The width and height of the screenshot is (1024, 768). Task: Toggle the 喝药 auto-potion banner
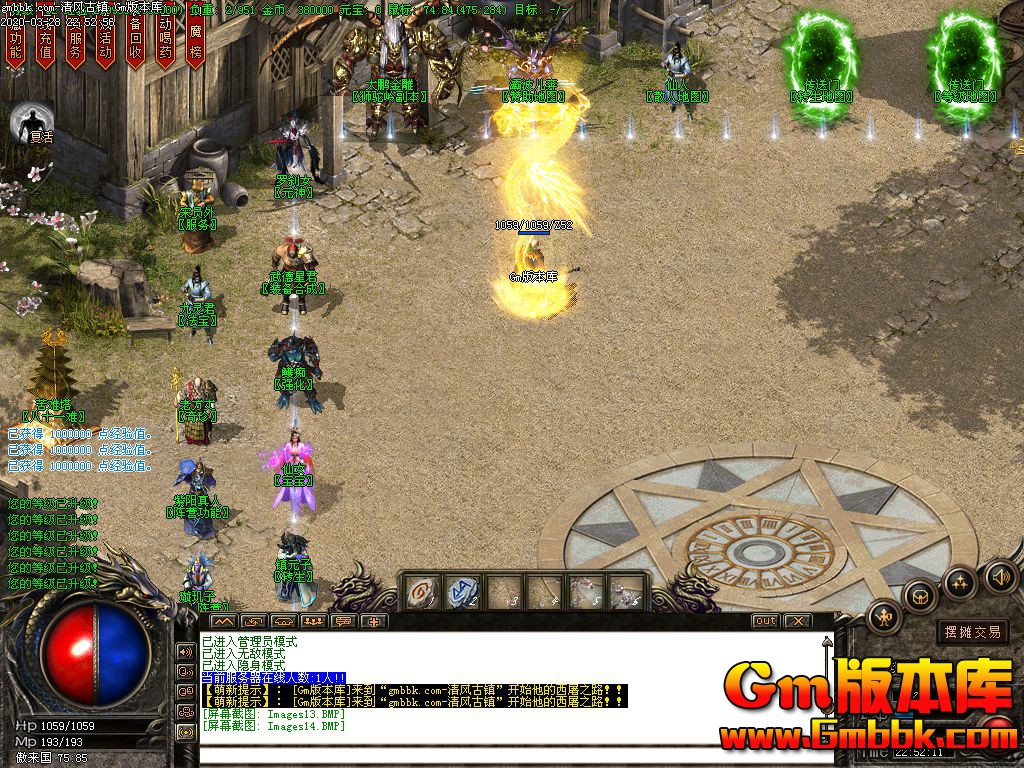pos(166,40)
